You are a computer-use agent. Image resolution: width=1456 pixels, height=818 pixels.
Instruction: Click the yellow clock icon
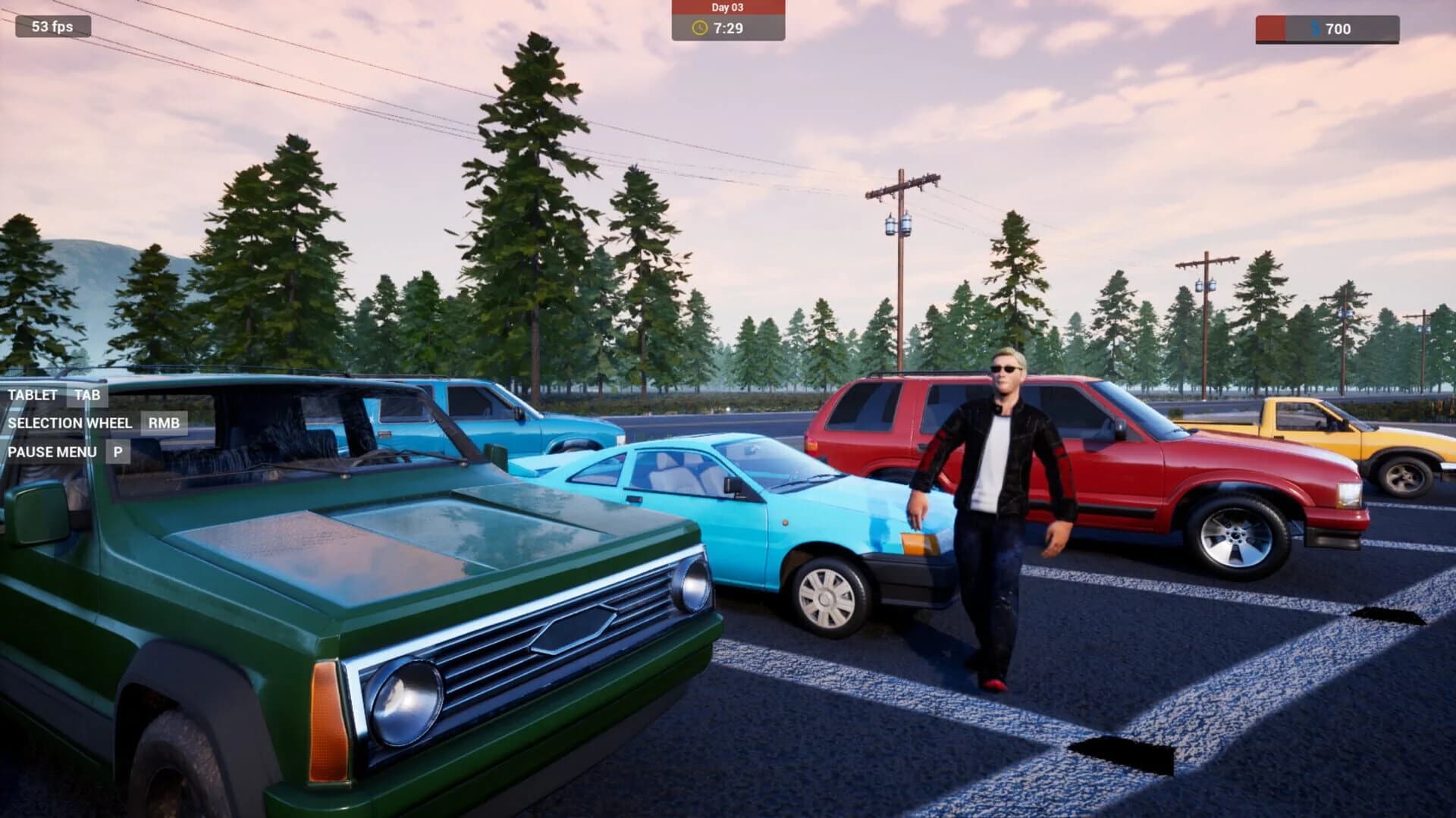pos(698,30)
